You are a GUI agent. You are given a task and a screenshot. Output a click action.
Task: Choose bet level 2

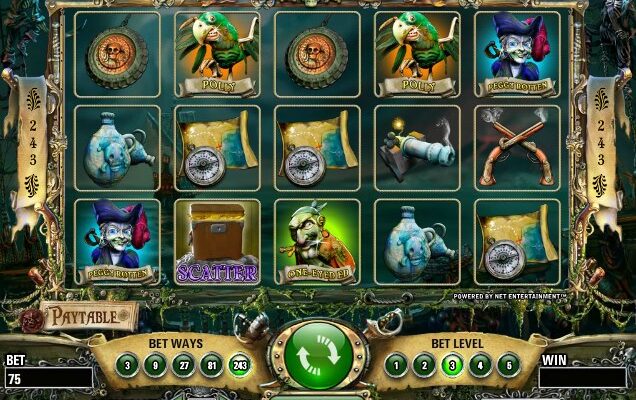point(427,365)
